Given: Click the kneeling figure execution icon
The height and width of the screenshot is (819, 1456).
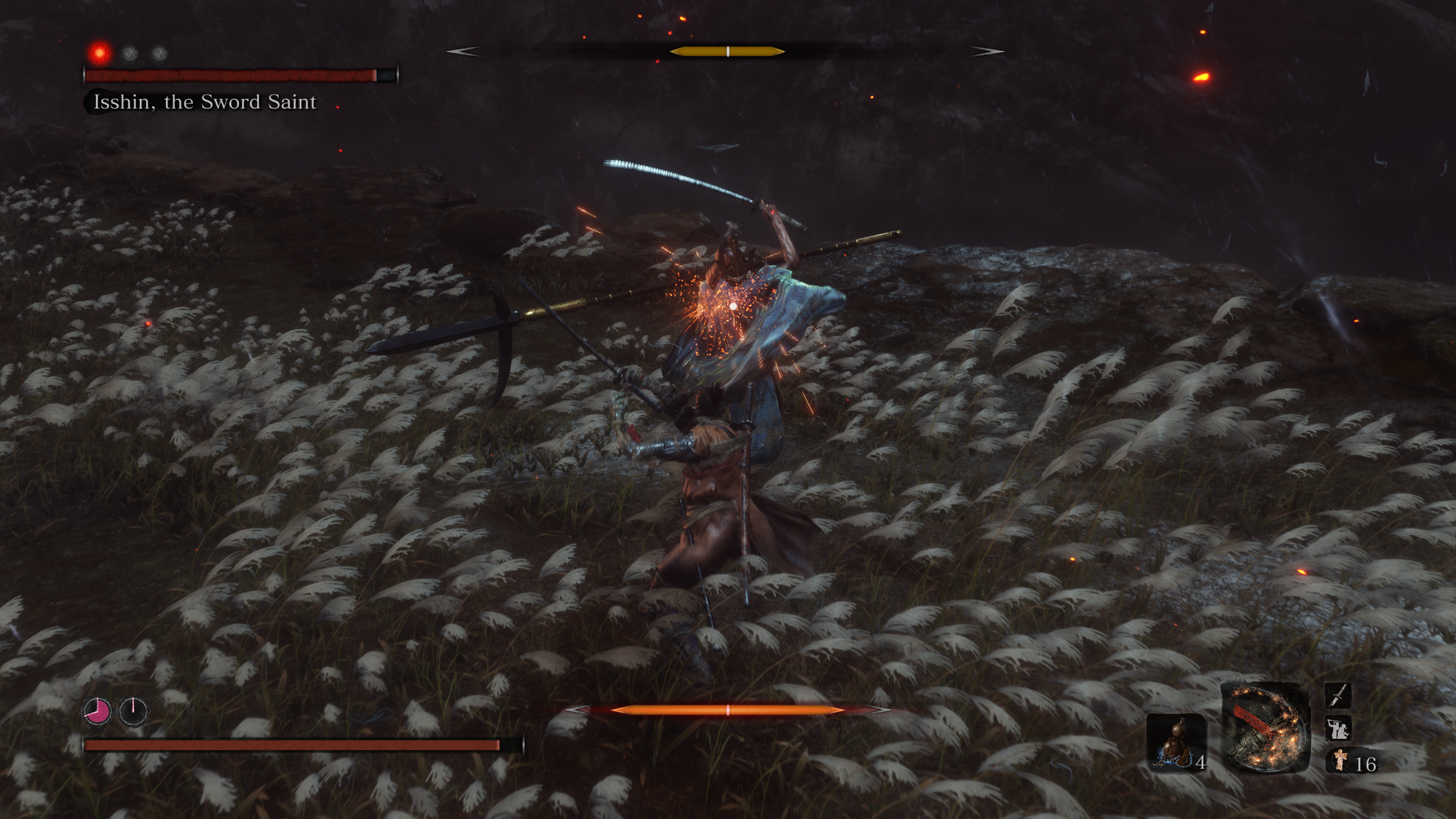Looking at the screenshot, I should pyautogui.click(x=1338, y=729).
